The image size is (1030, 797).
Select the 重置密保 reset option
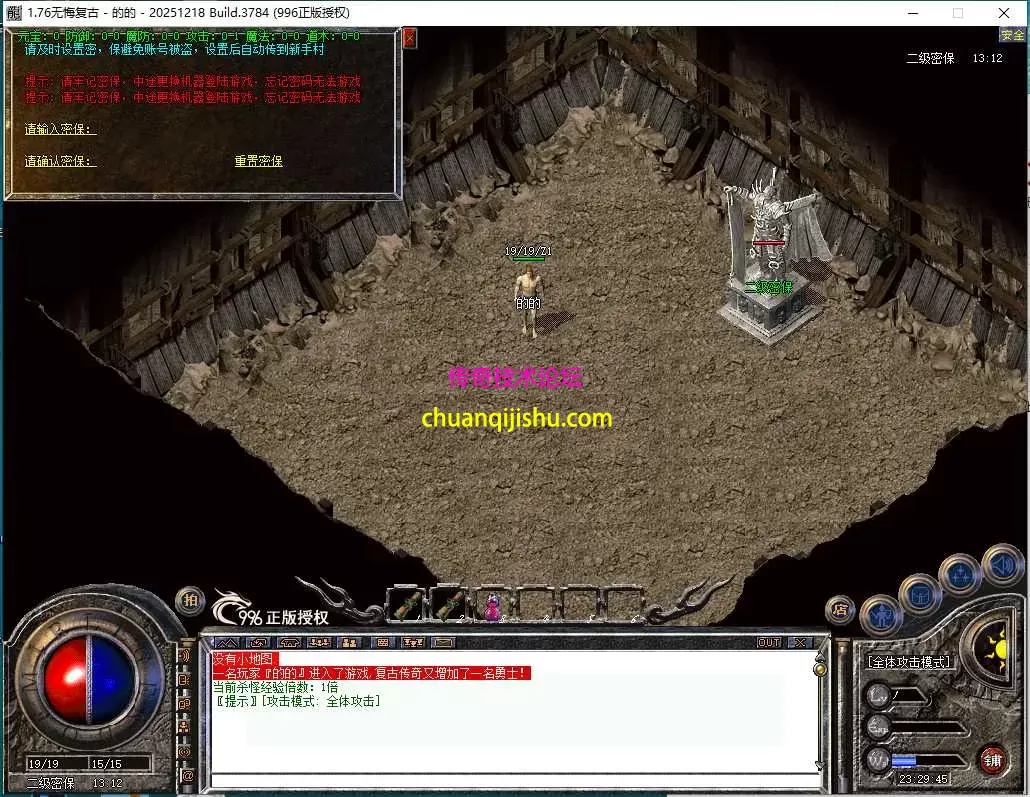(x=259, y=161)
